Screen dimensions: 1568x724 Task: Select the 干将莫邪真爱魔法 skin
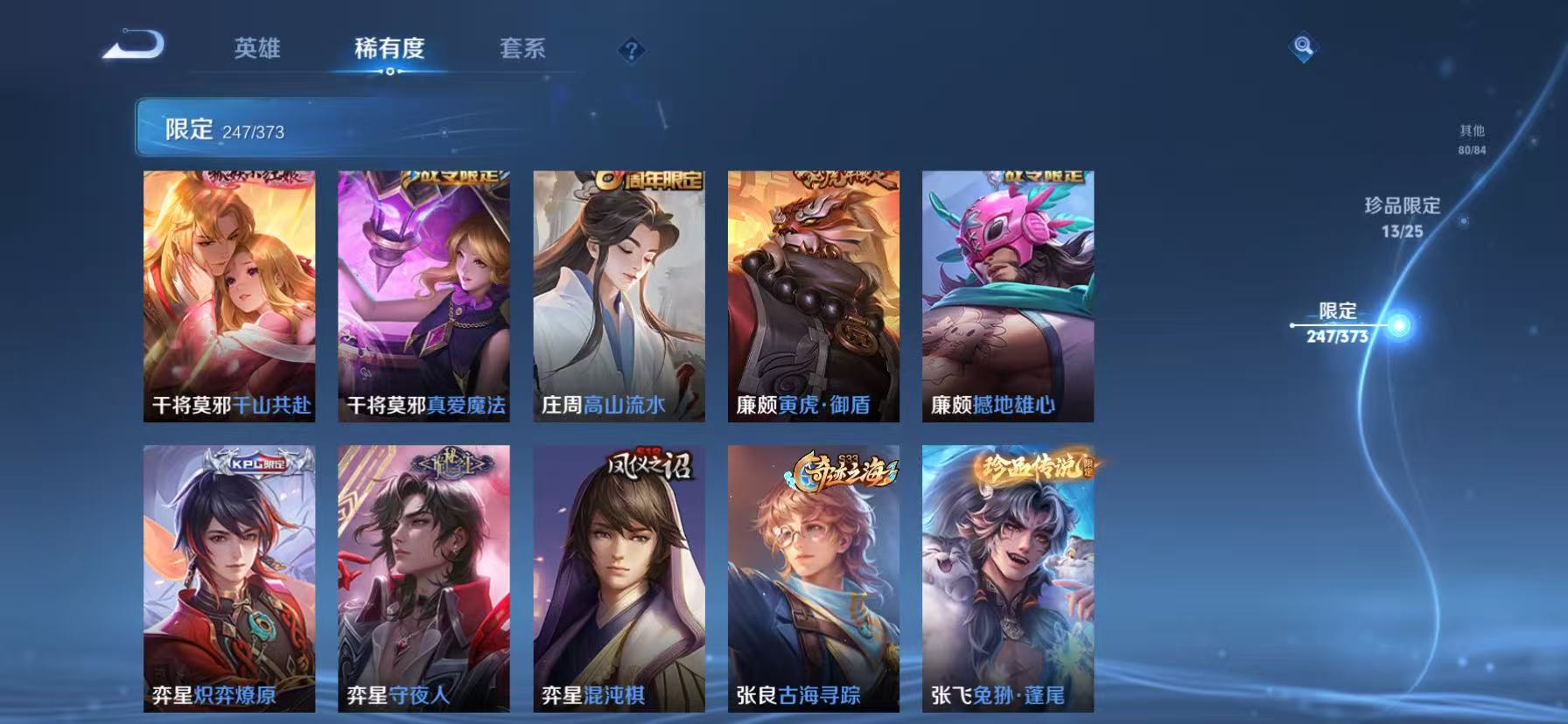[424, 297]
